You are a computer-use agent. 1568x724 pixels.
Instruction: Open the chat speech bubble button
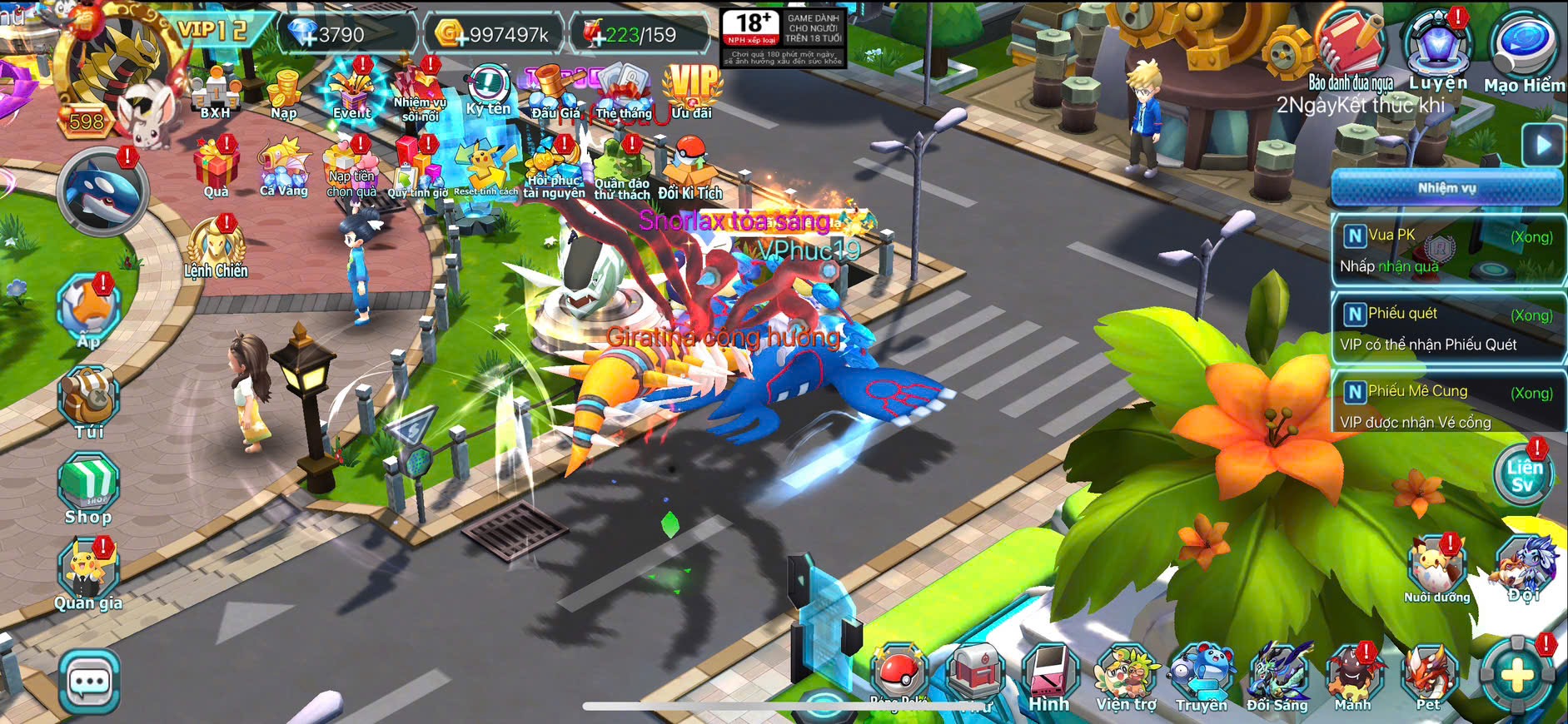pos(89,683)
